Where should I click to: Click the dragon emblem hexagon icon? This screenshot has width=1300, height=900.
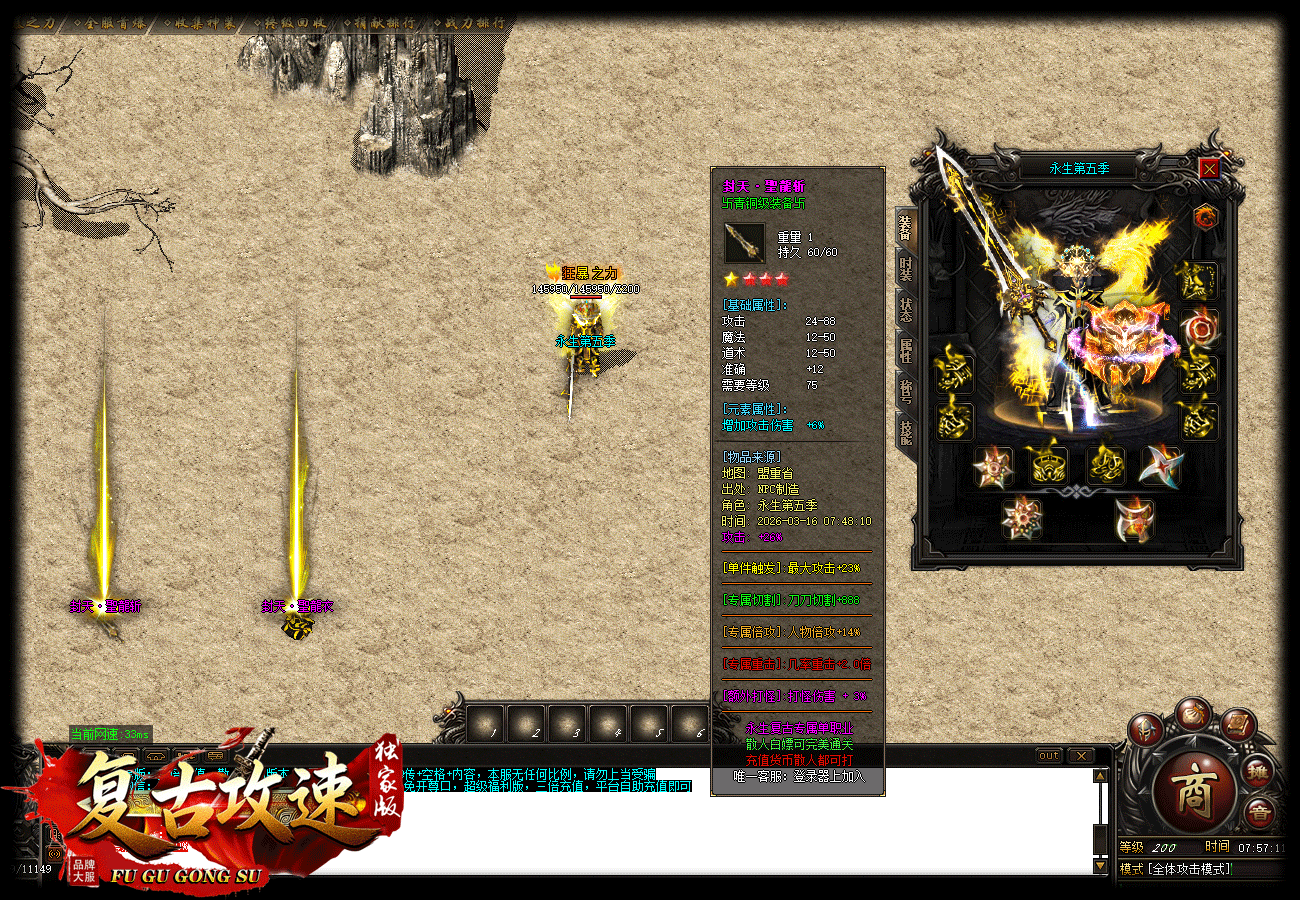[1205, 215]
